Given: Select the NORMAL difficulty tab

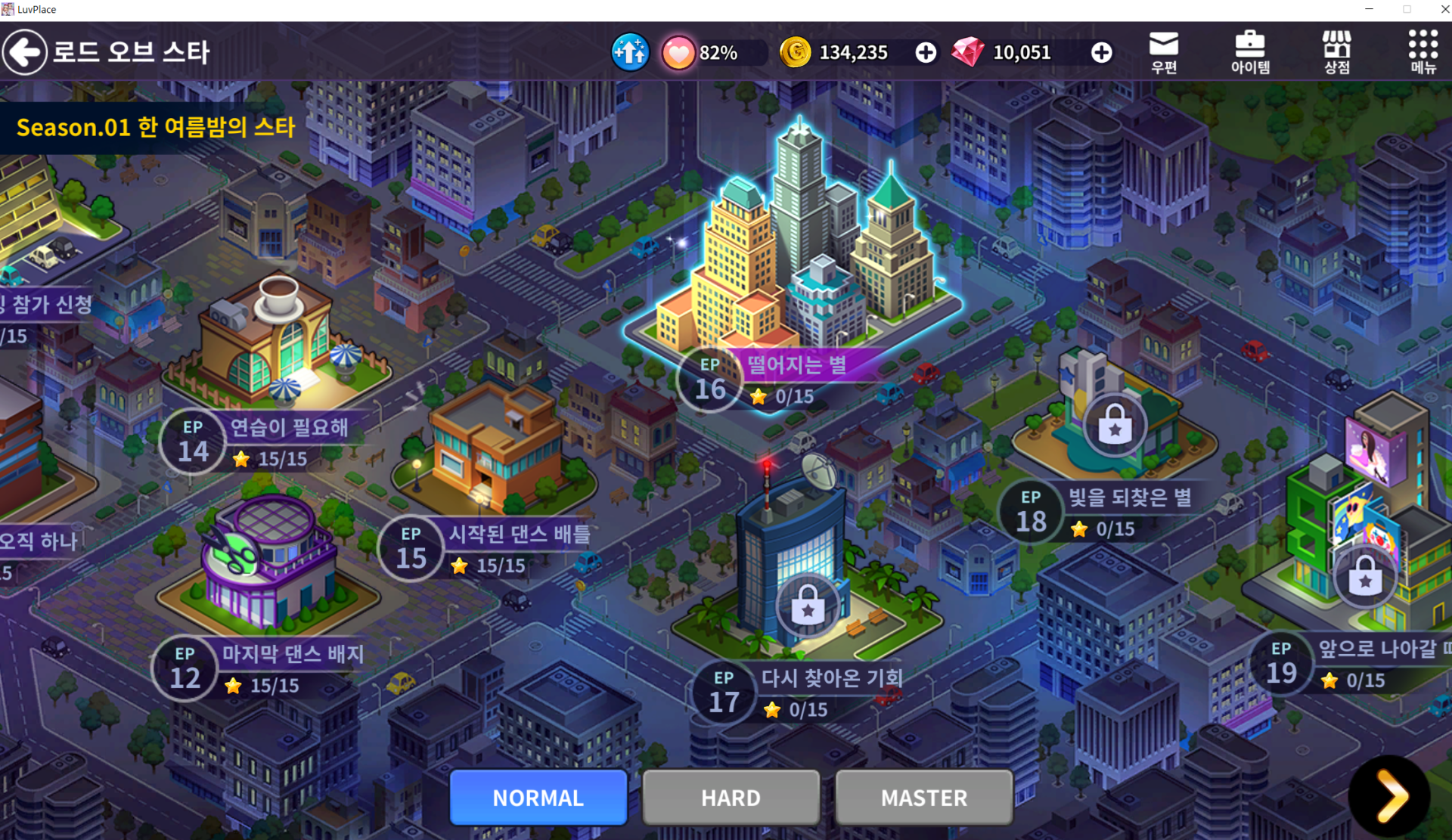Looking at the screenshot, I should coord(538,797).
